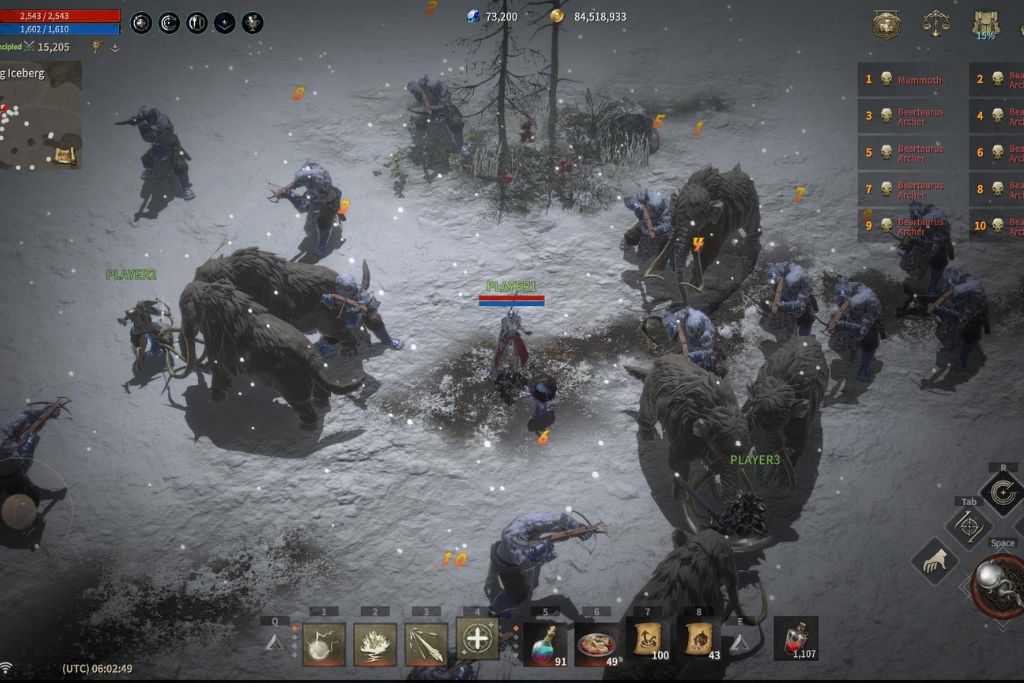Use the house scroll with 43 remaining
This screenshot has width=1024, height=683.
pos(699,638)
